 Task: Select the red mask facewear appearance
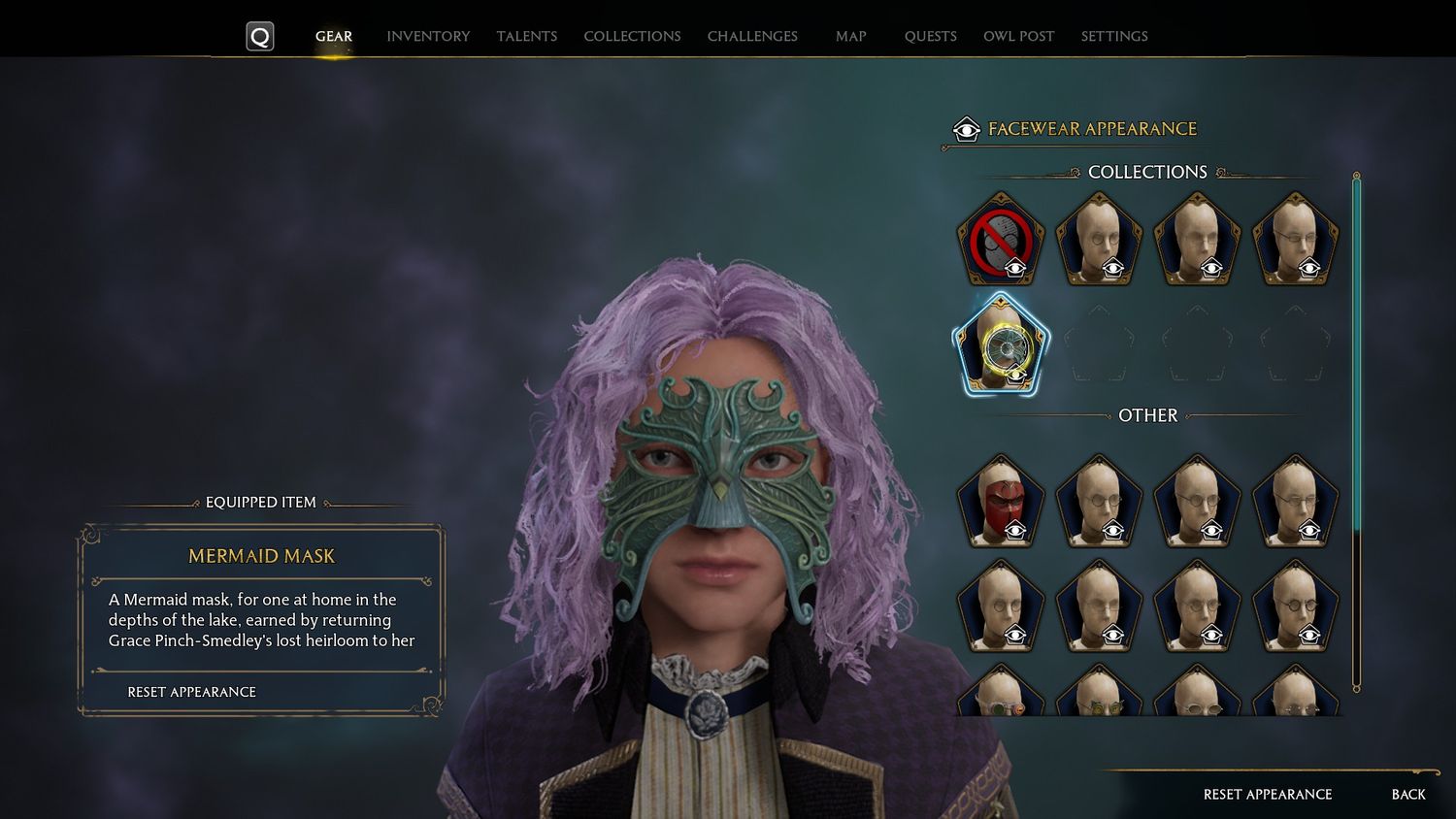coord(1001,503)
